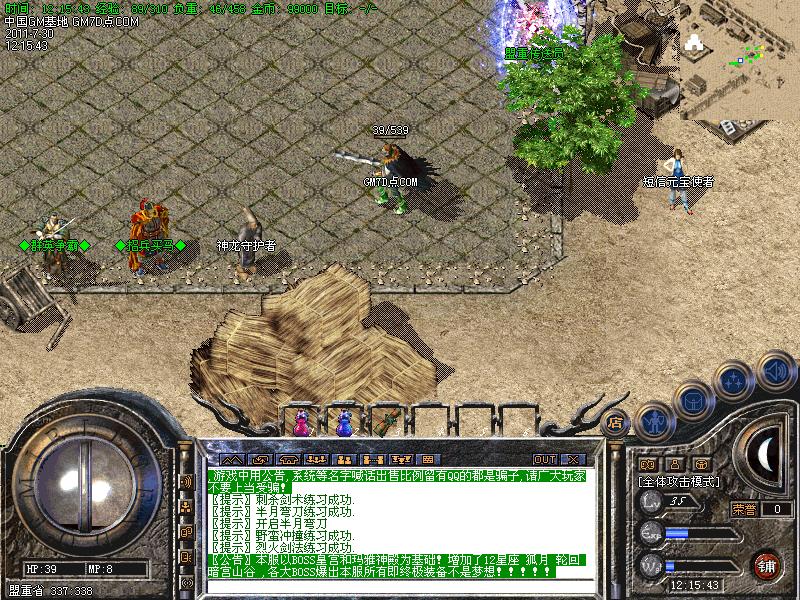
Task: Click the small person icon above attack mode
Action: pos(674,464)
